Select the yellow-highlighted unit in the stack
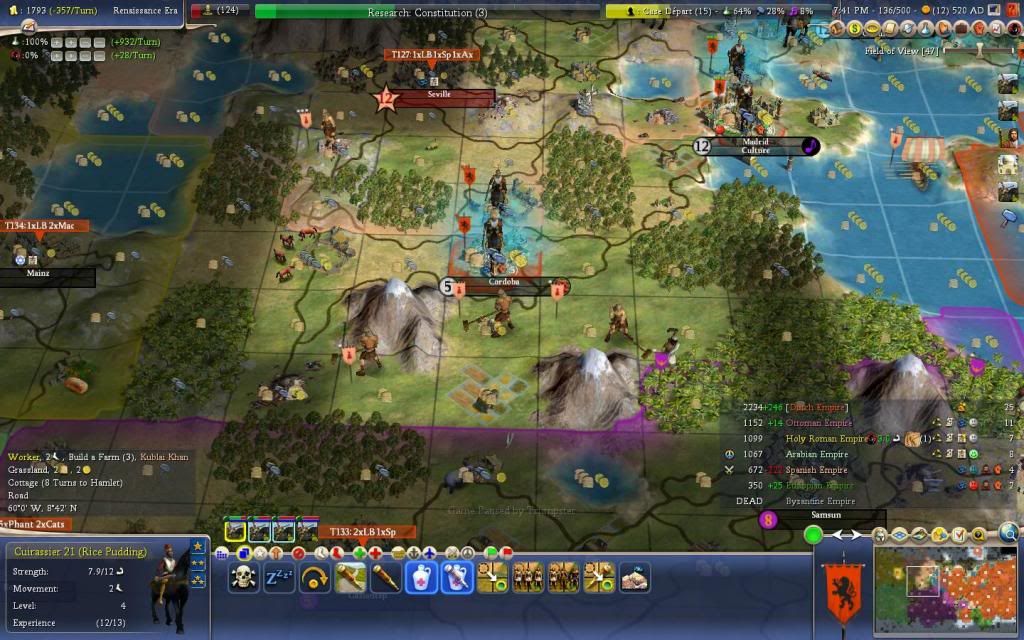The image size is (1024, 640). coord(236,530)
